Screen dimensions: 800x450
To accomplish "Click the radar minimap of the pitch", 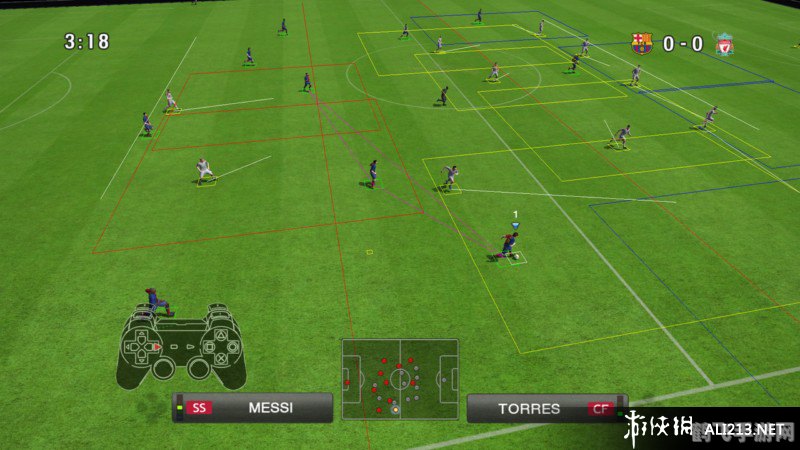I will [400, 379].
